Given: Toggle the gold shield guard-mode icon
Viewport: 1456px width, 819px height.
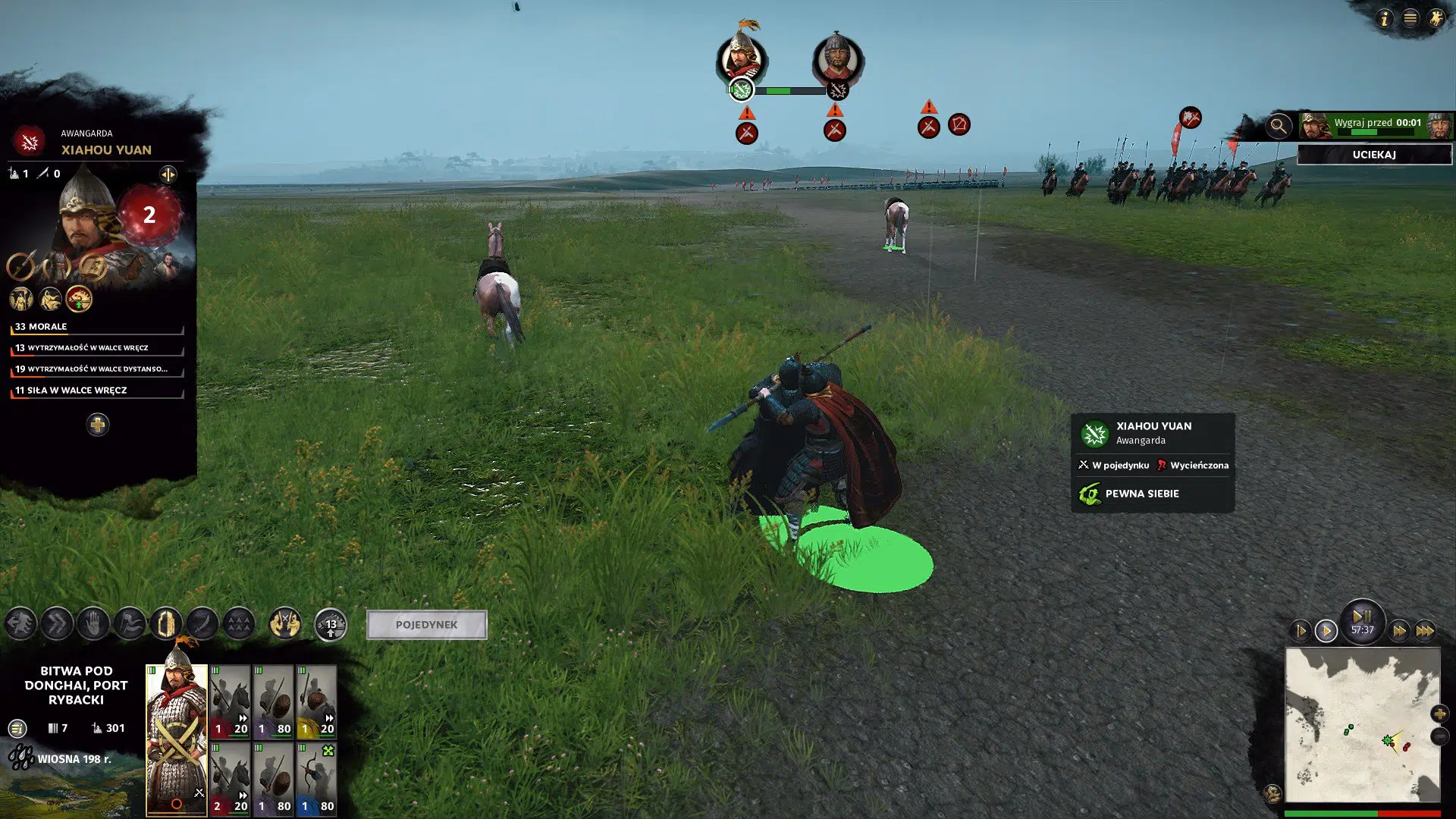Looking at the screenshot, I should pyautogui.click(x=167, y=624).
